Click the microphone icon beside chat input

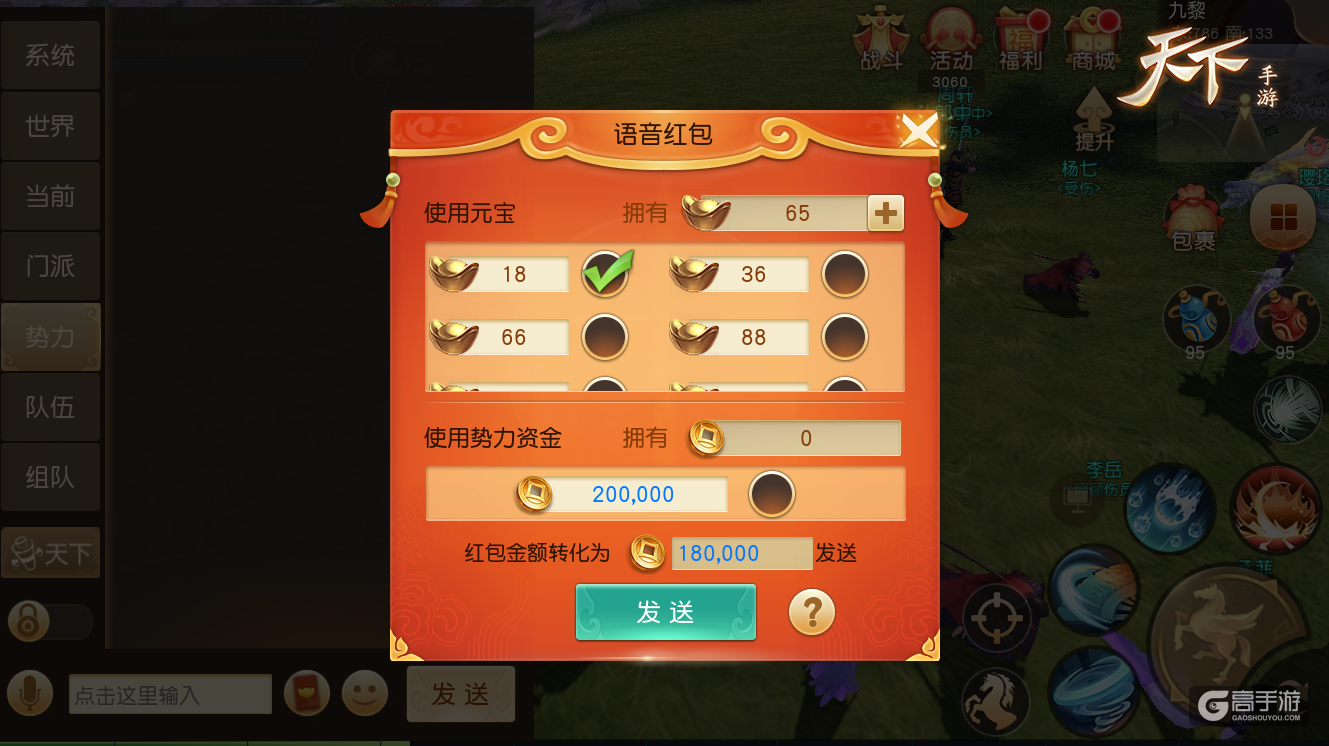[30, 693]
